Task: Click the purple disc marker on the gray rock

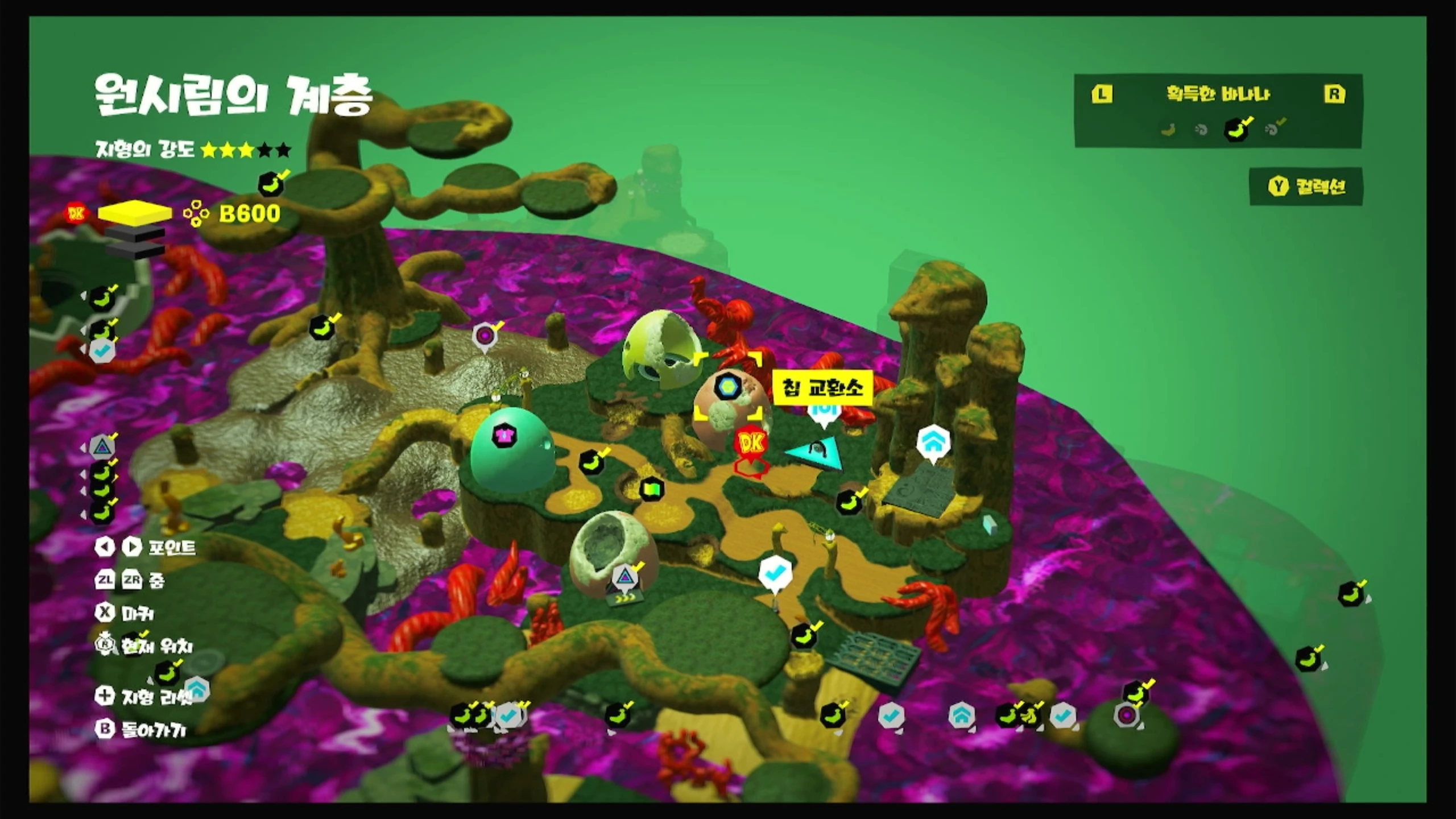Action: pos(485,336)
